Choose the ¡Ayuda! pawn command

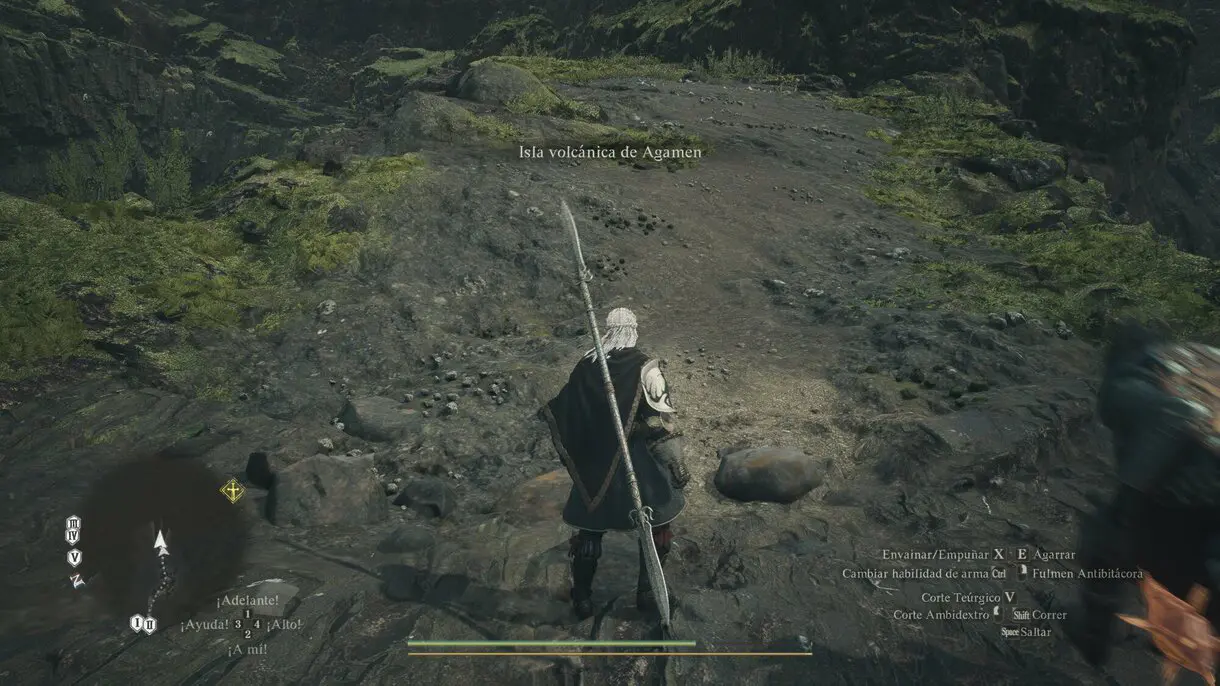207,625
